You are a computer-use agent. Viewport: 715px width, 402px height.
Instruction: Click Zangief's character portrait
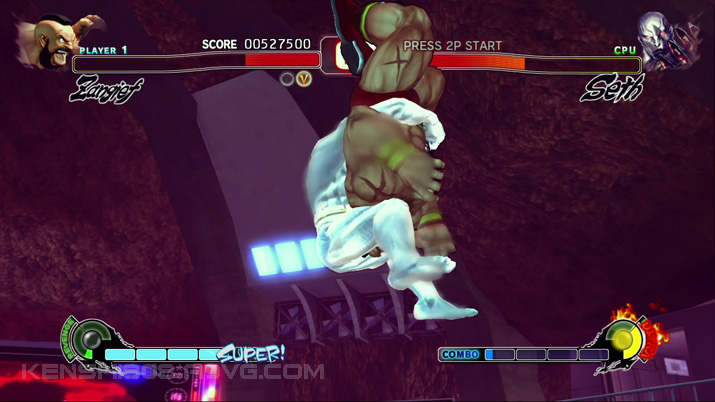(45, 43)
